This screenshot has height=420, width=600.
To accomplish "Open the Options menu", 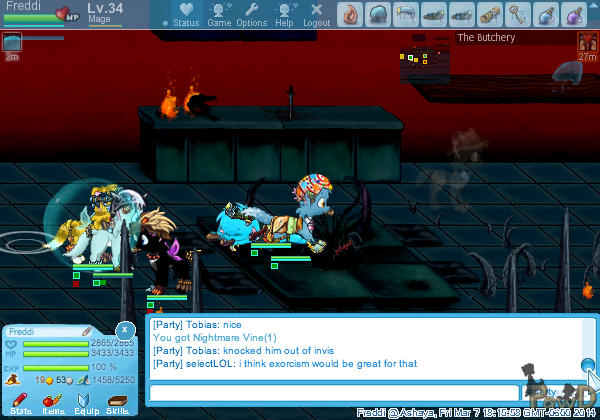I will [252, 15].
